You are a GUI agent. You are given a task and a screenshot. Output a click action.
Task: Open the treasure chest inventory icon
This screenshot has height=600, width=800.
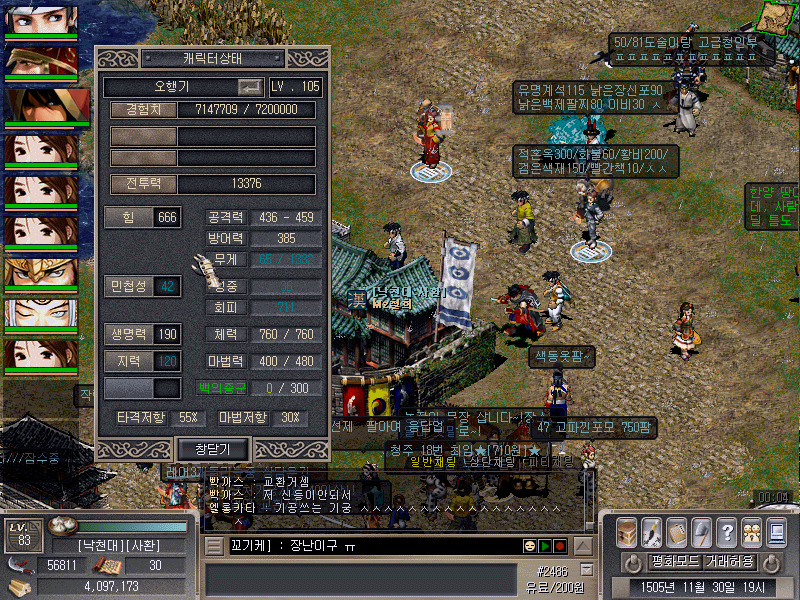[x=627, y=531]
